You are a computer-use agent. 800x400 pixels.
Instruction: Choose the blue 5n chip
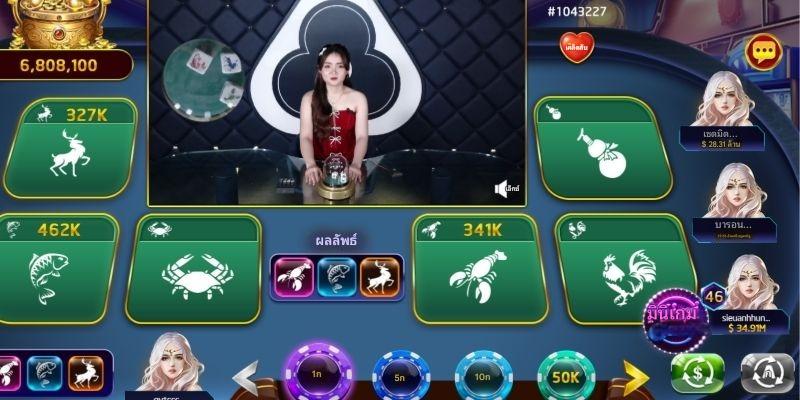pos(401,377)
